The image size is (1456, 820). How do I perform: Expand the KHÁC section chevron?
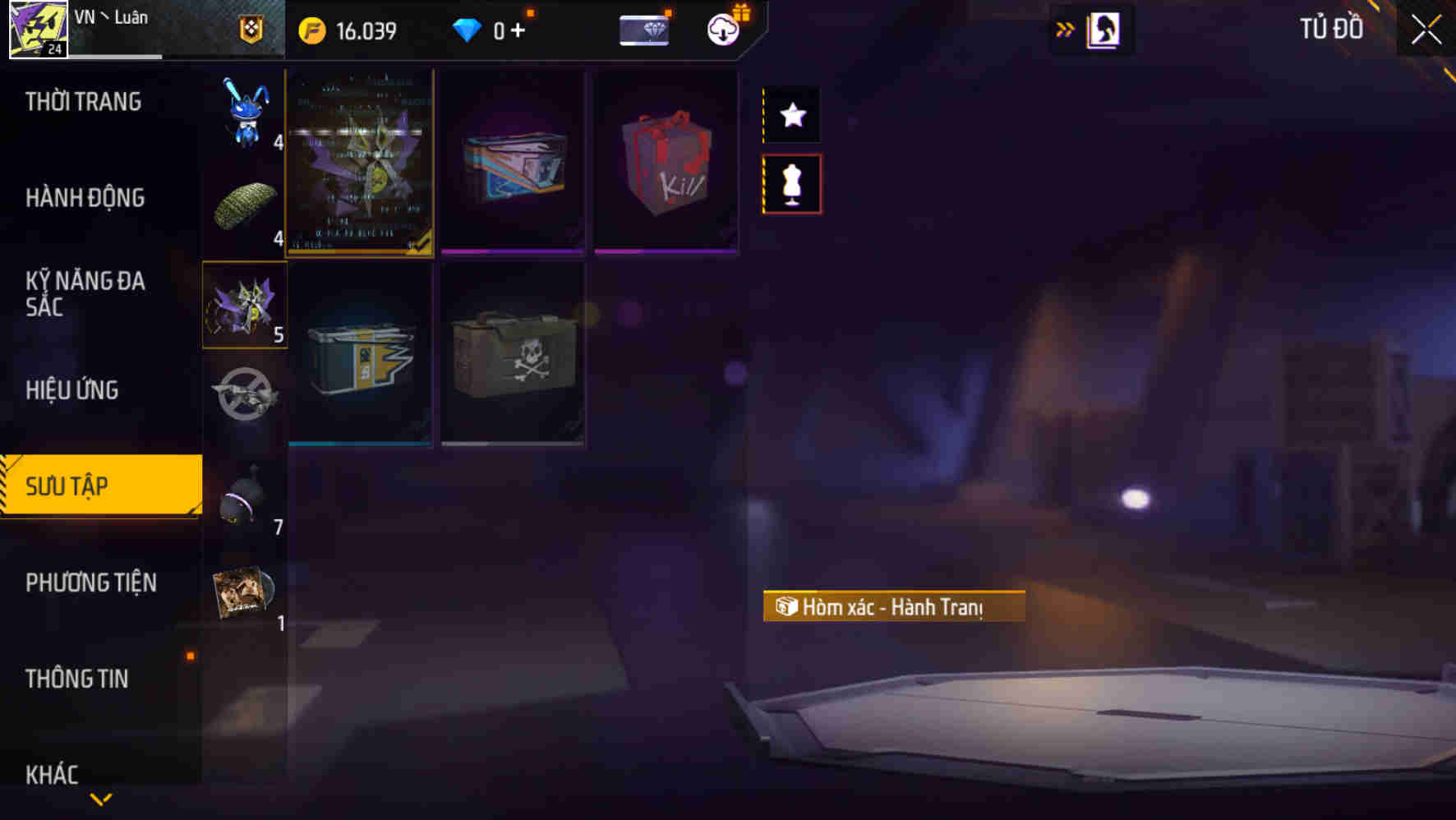100,797
